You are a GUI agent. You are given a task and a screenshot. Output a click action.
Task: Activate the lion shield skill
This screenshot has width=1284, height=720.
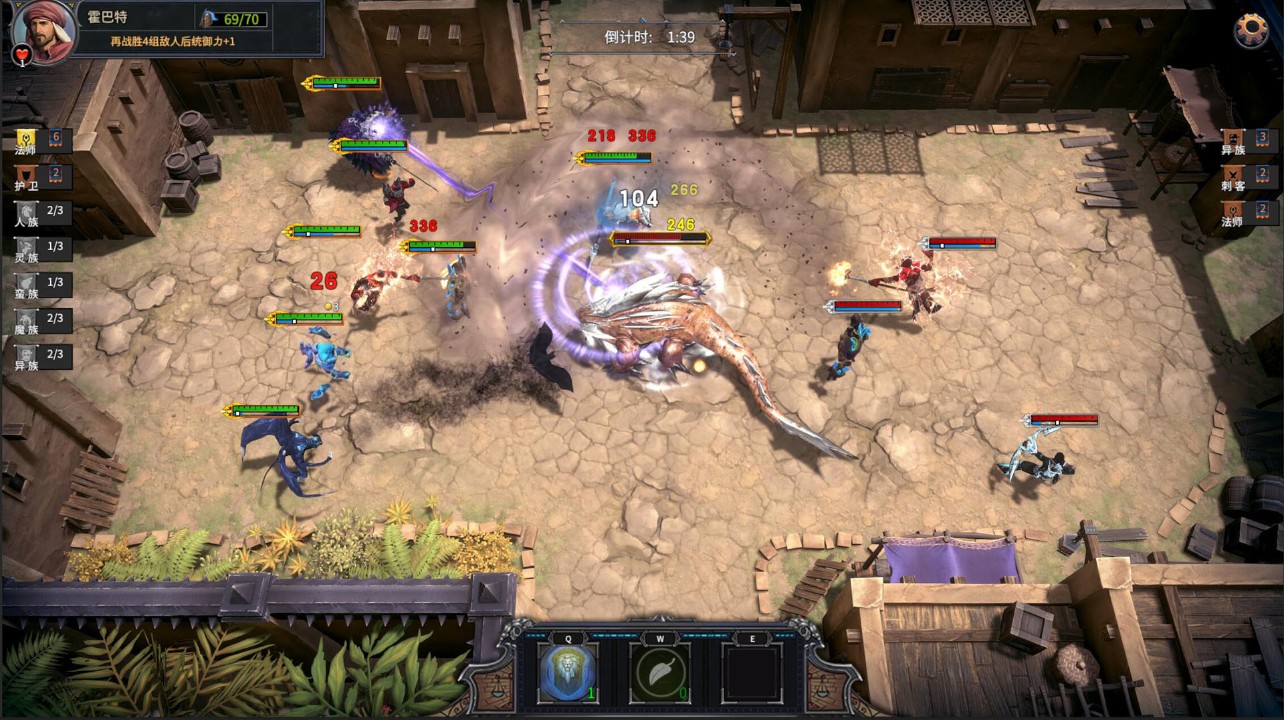pyautogui.click(x=568, y=672)
